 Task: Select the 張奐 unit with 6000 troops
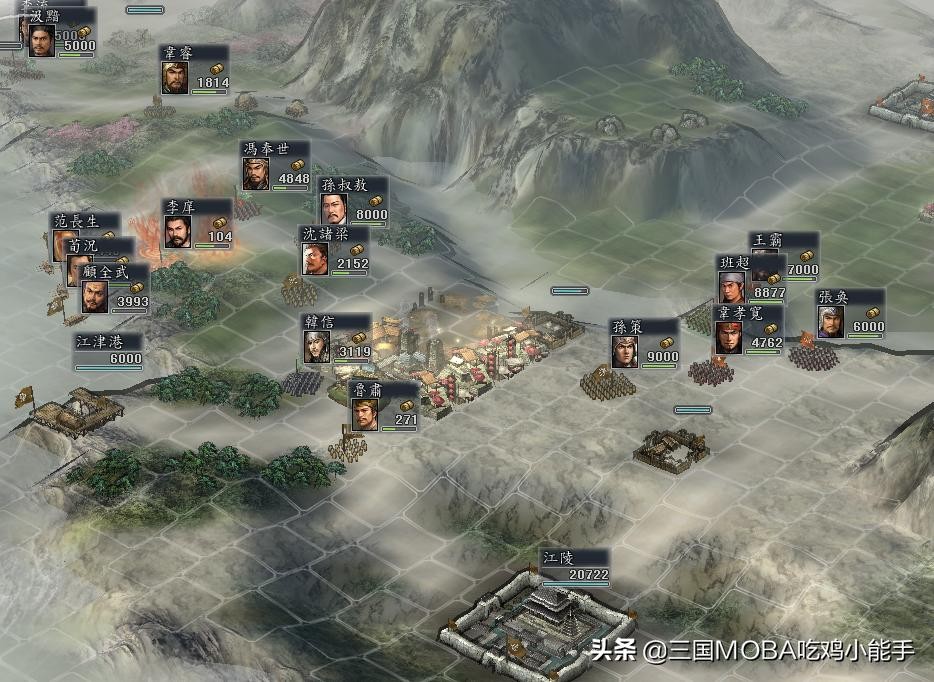(x=850, y=314)
